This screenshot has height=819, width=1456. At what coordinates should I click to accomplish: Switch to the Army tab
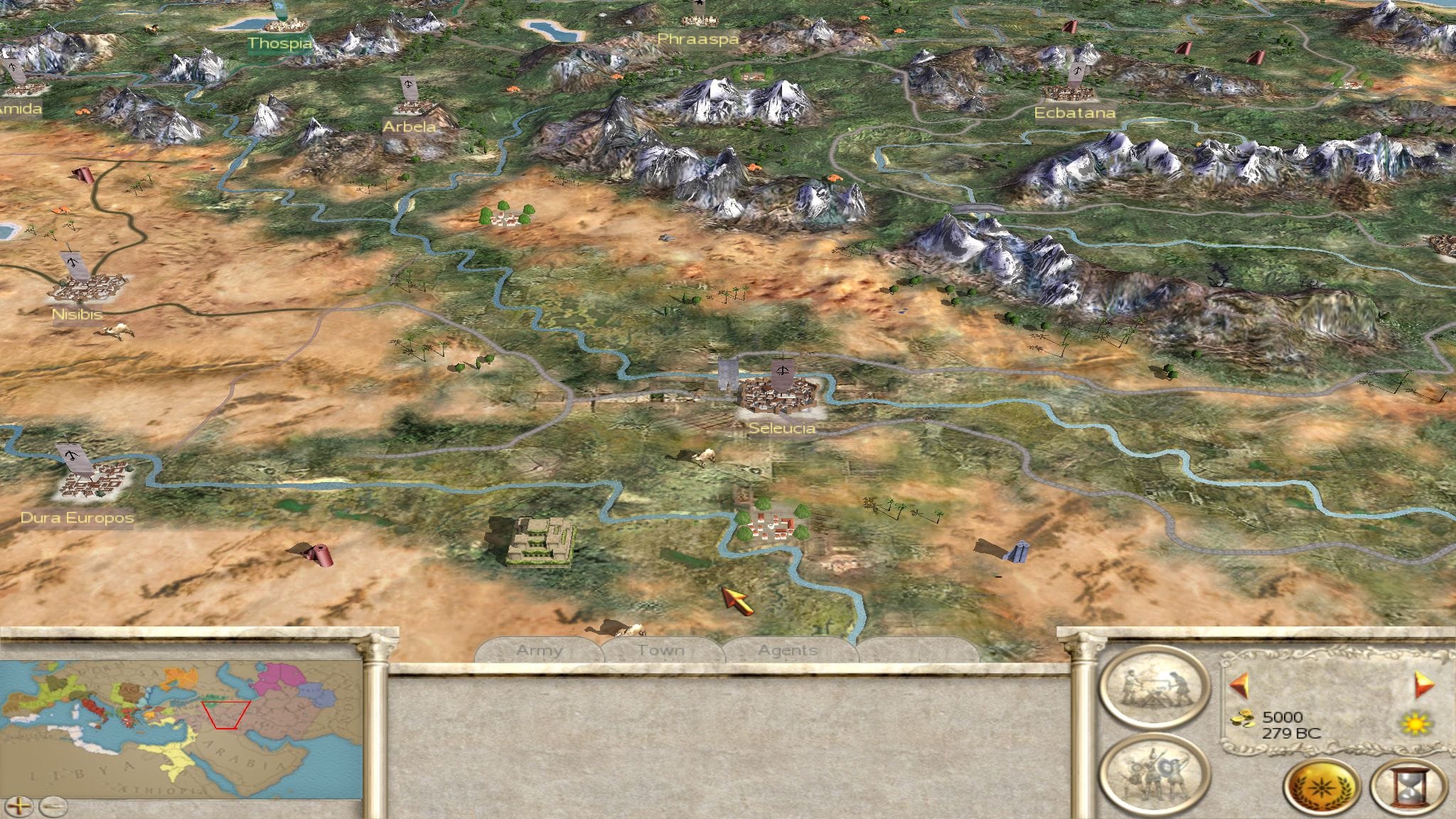pyautogui.click(x=539, y=650)
